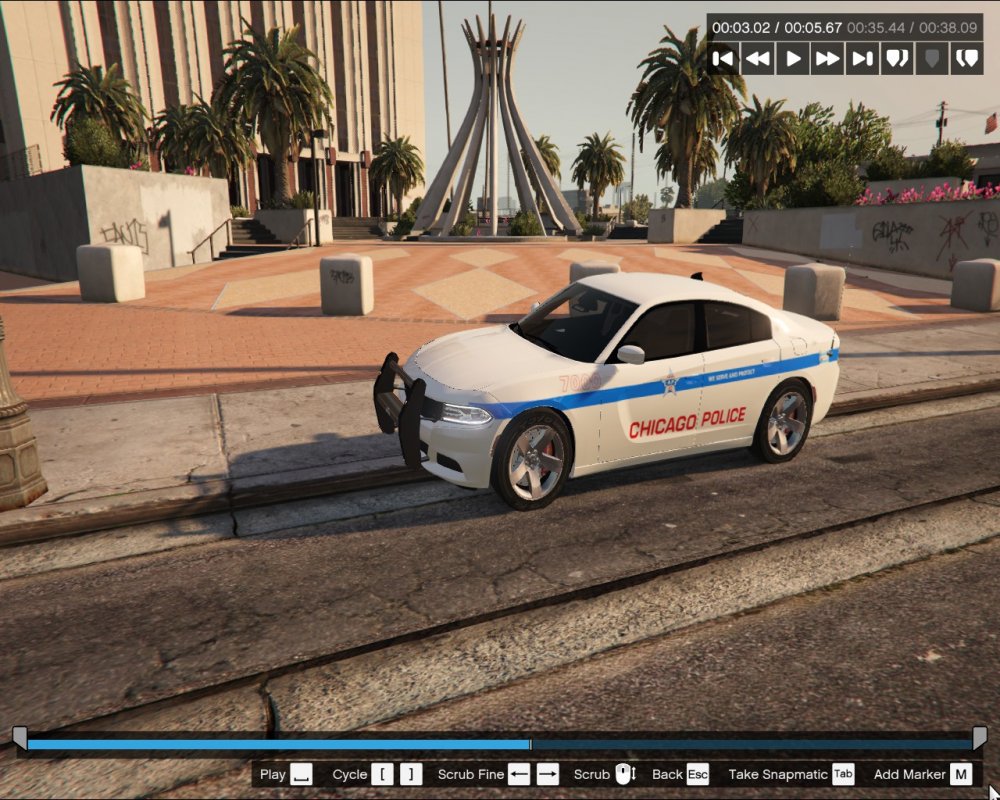Select the marker at the timeline's end

pos(980,738)
